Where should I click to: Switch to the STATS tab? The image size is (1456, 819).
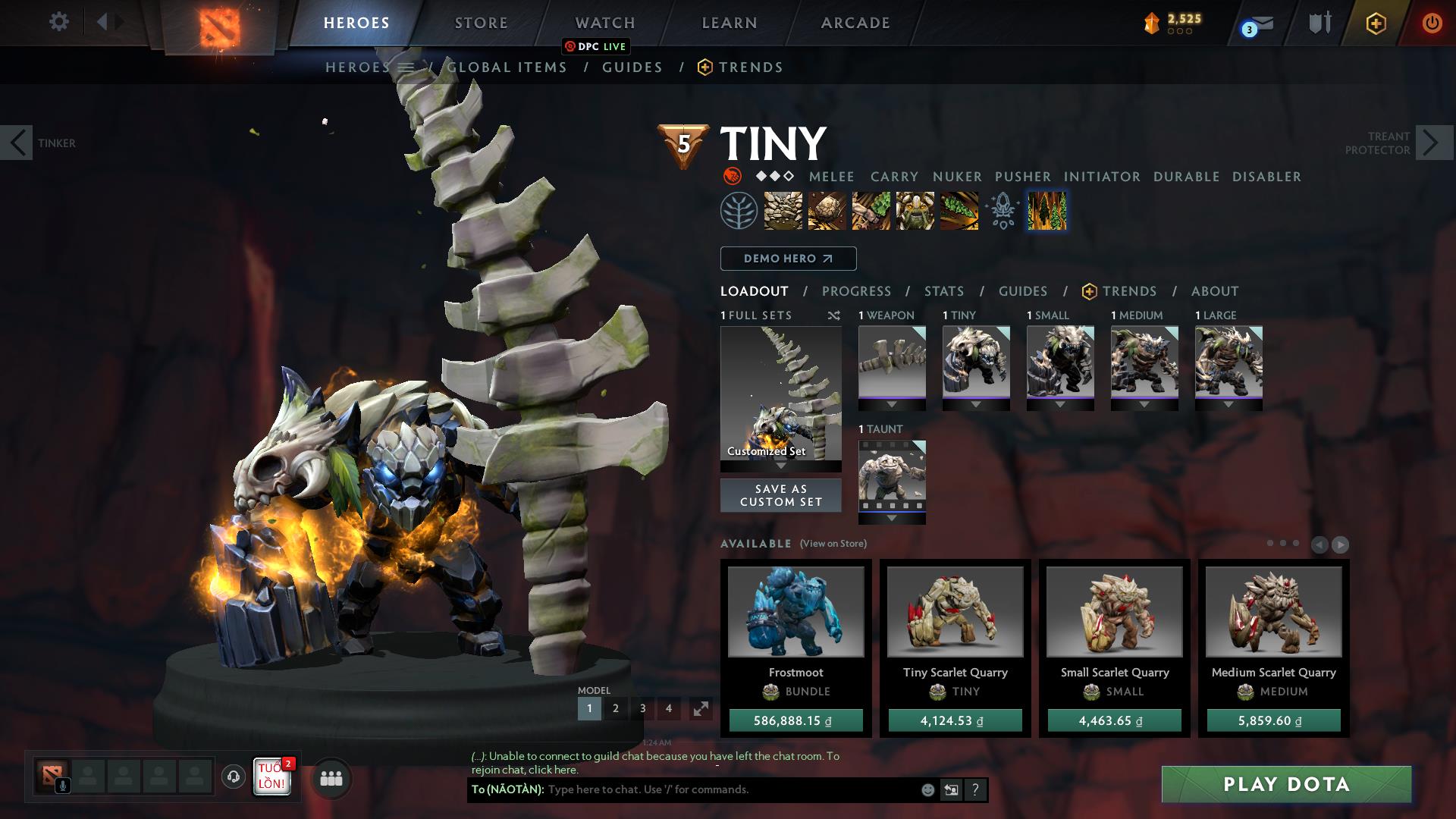point(943,291)
